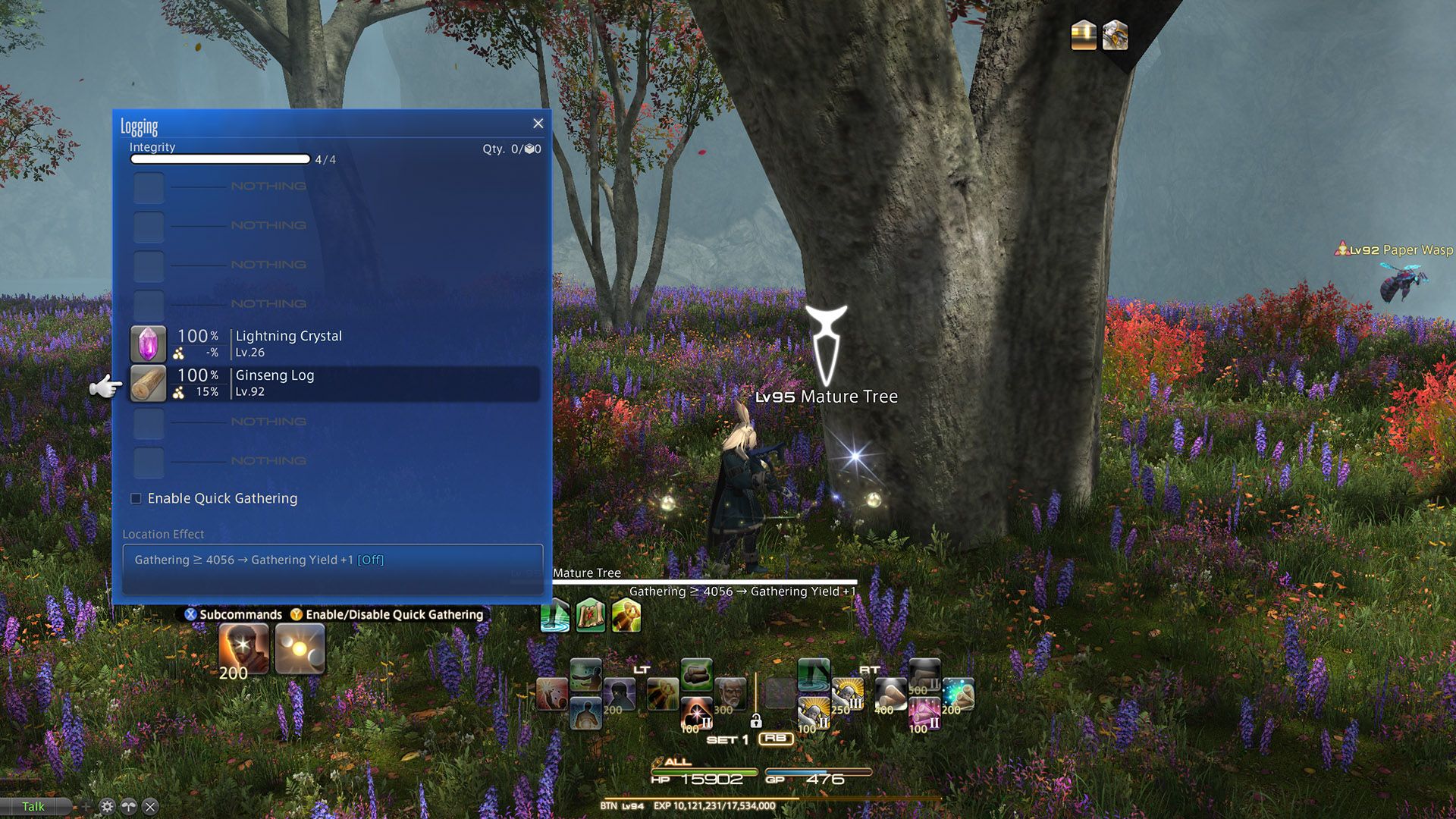Click the Integrity progress bar showing 4/4
This screenshot has width=1456, height=819.
tap(220, 159)
